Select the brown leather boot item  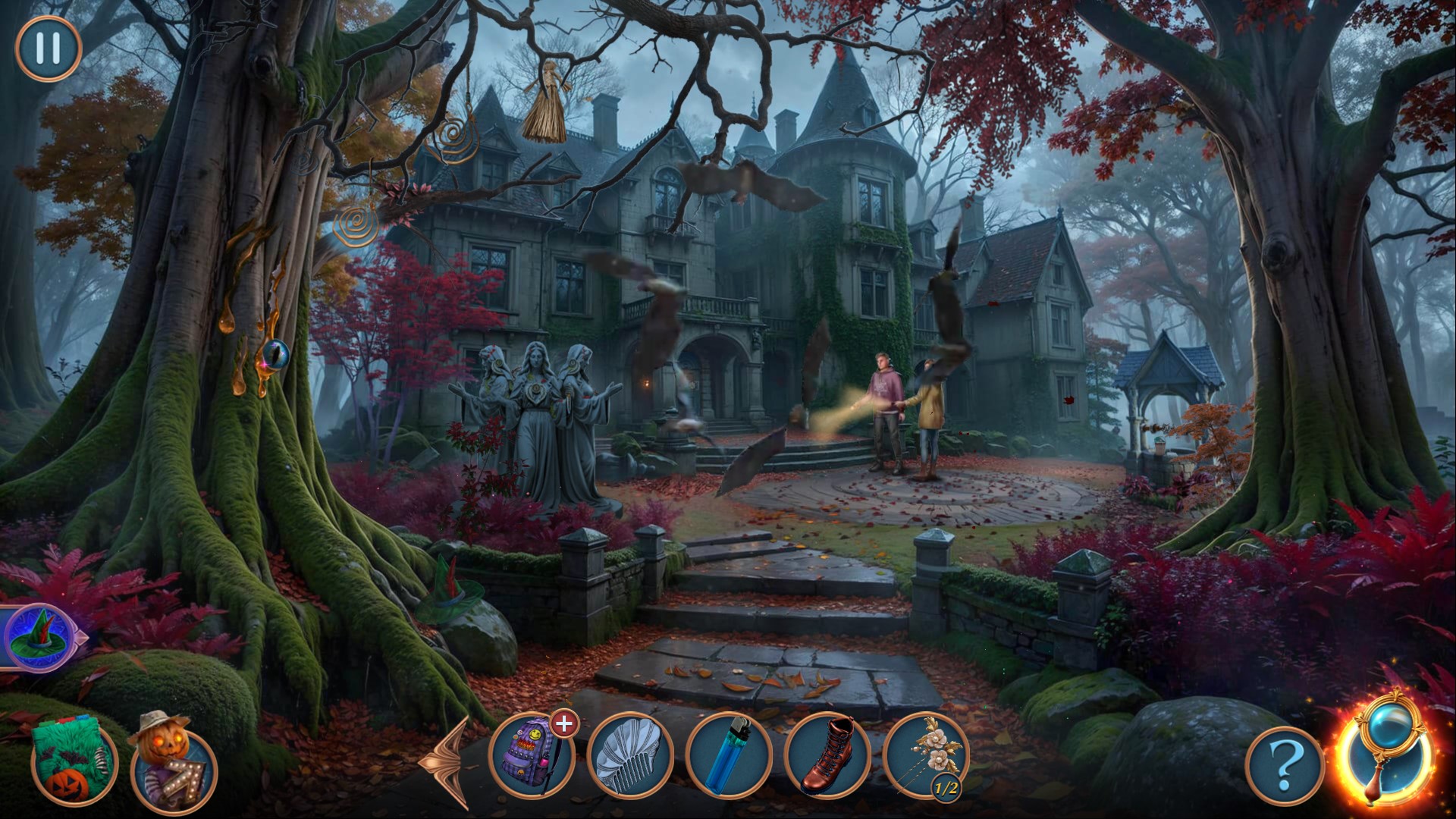click(x=827, y=755)
